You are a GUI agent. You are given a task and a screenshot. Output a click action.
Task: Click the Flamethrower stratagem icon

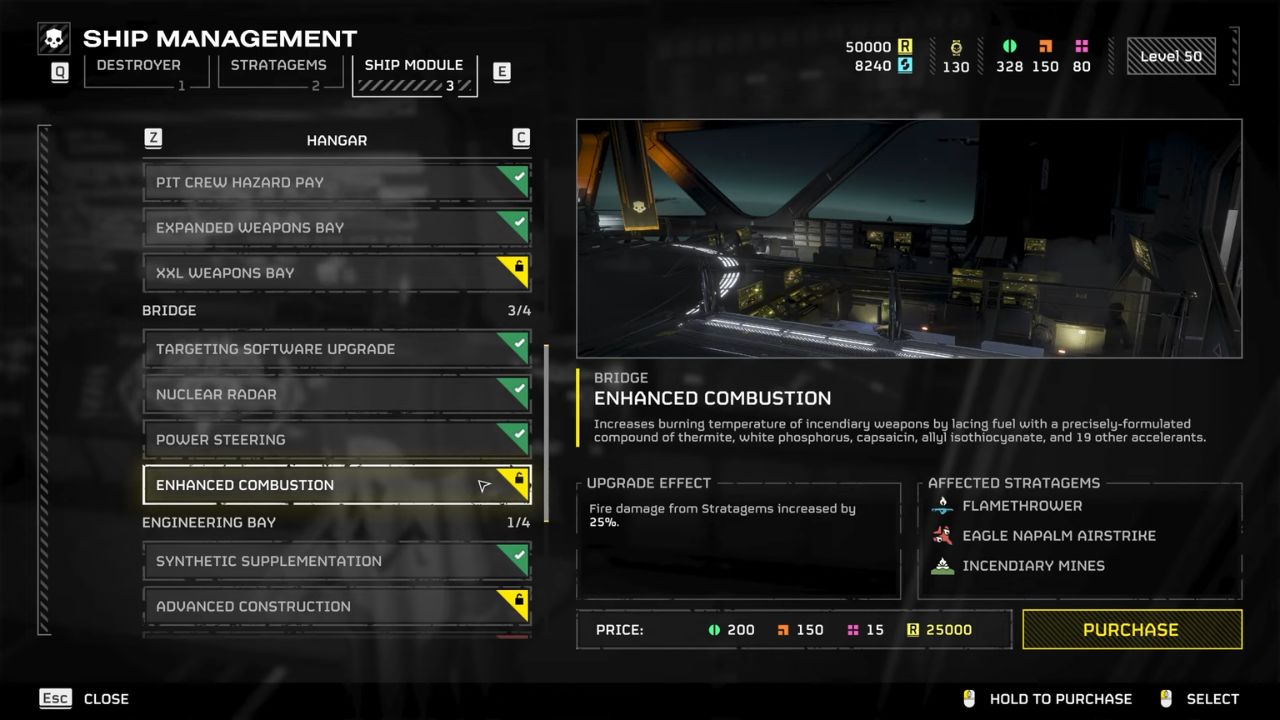tap(940, 506)
